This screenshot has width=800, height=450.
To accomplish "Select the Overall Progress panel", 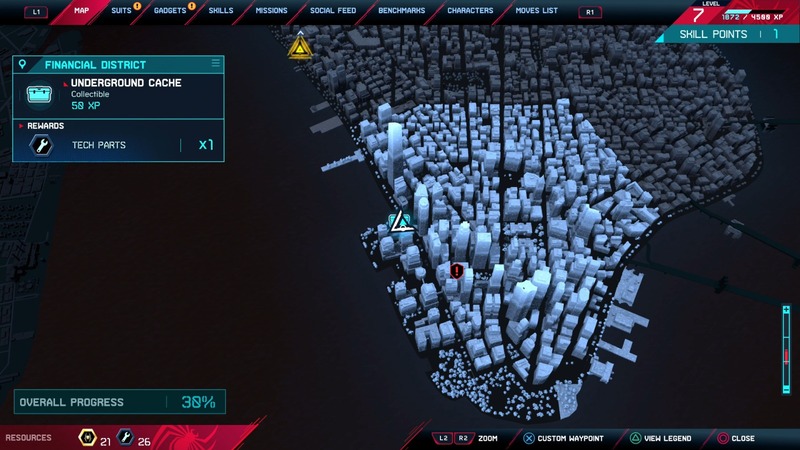I will coord(118,402).
